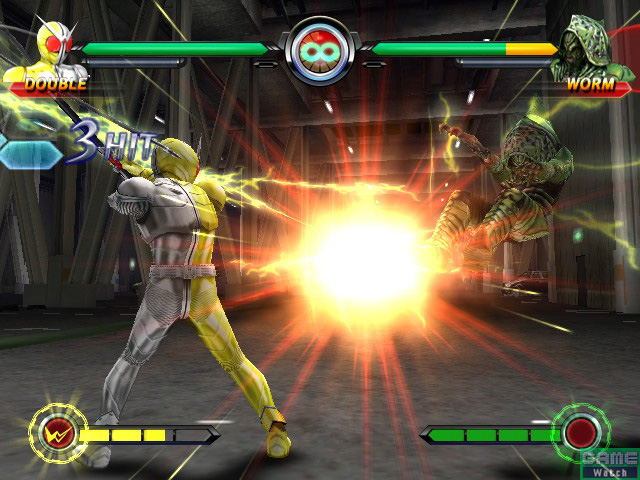
Task: Click the round emblem between health bars
Action: tap(319, 51)
